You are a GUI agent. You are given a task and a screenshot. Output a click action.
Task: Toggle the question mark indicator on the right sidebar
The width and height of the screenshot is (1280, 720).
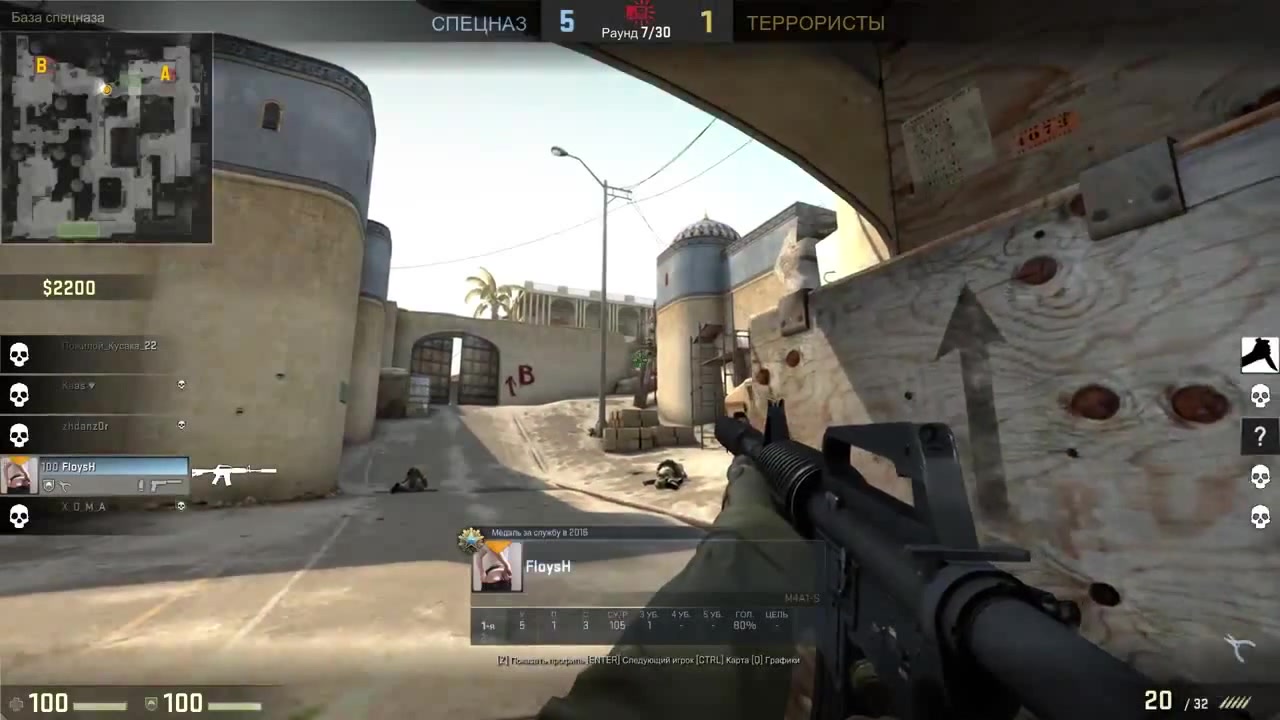coord(1258,436)
